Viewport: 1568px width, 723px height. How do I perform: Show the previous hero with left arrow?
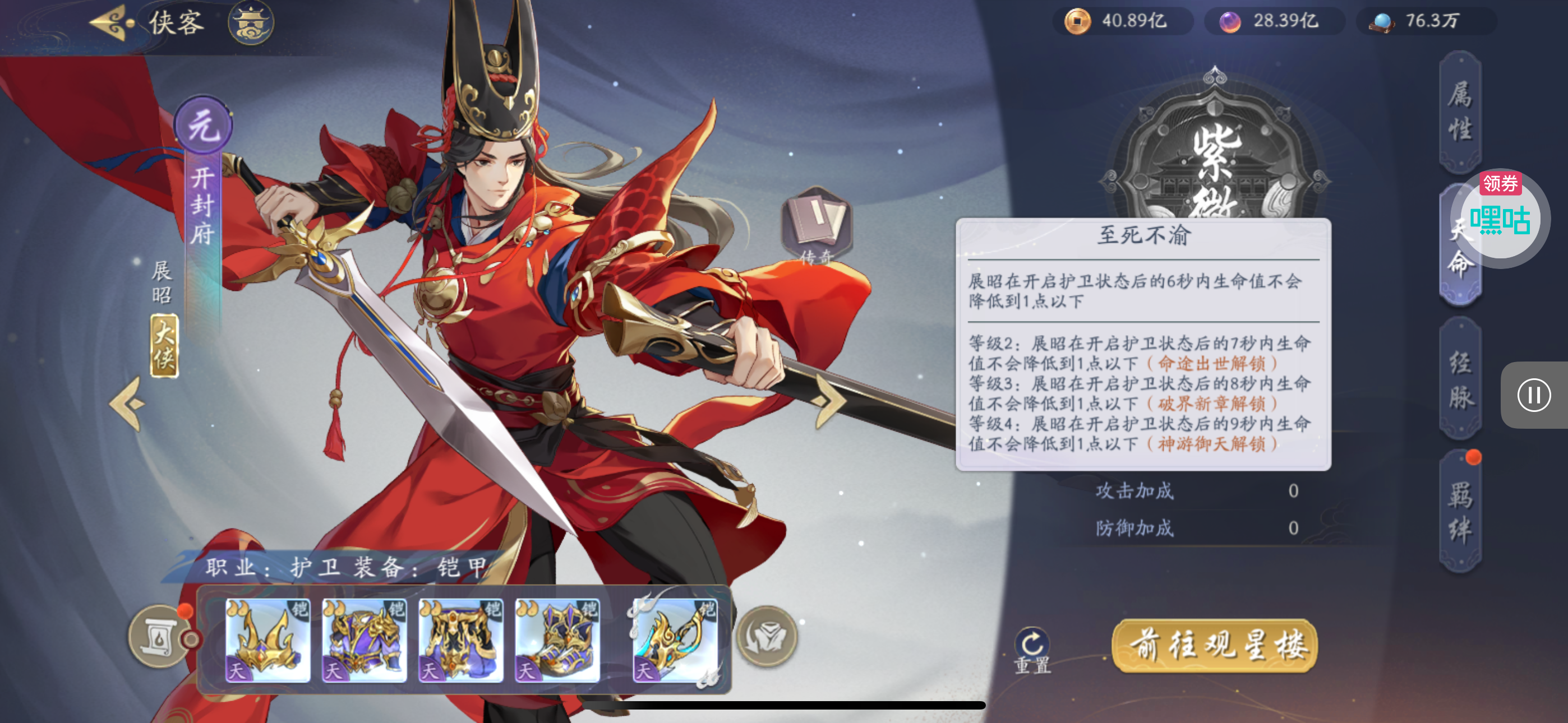click(127, 403)
